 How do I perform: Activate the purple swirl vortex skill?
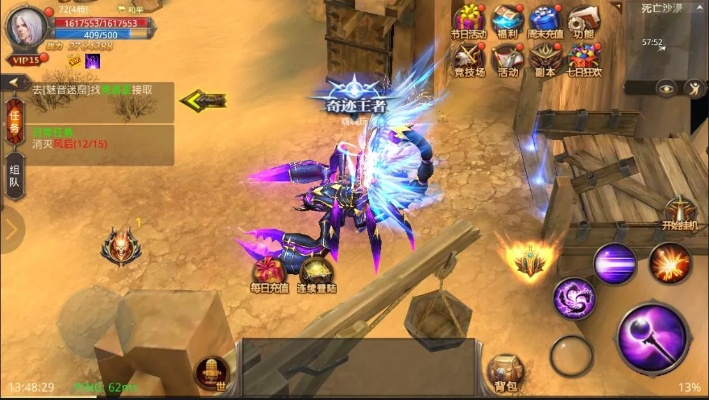pos(574,298)
